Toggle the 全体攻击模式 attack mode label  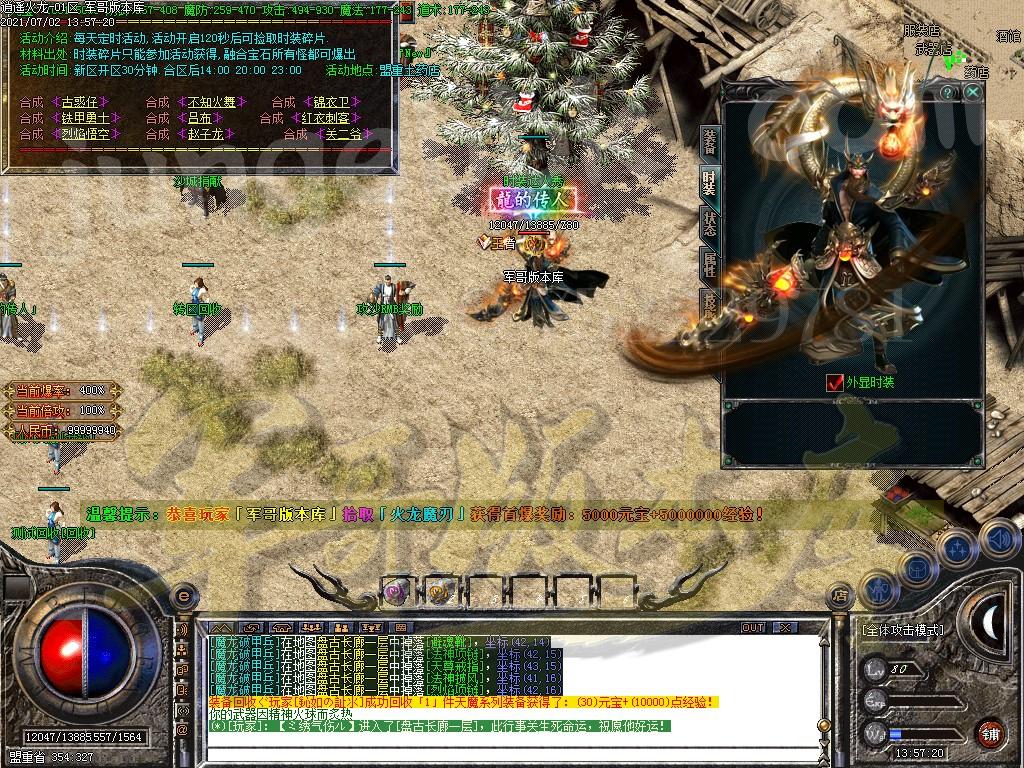tap(902, 631)
